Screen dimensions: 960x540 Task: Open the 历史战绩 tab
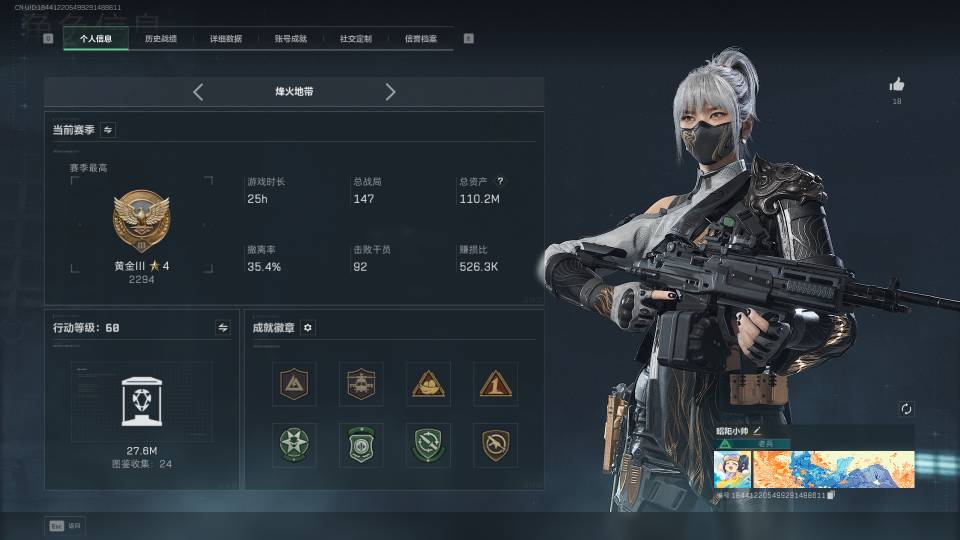click(160, 39)
